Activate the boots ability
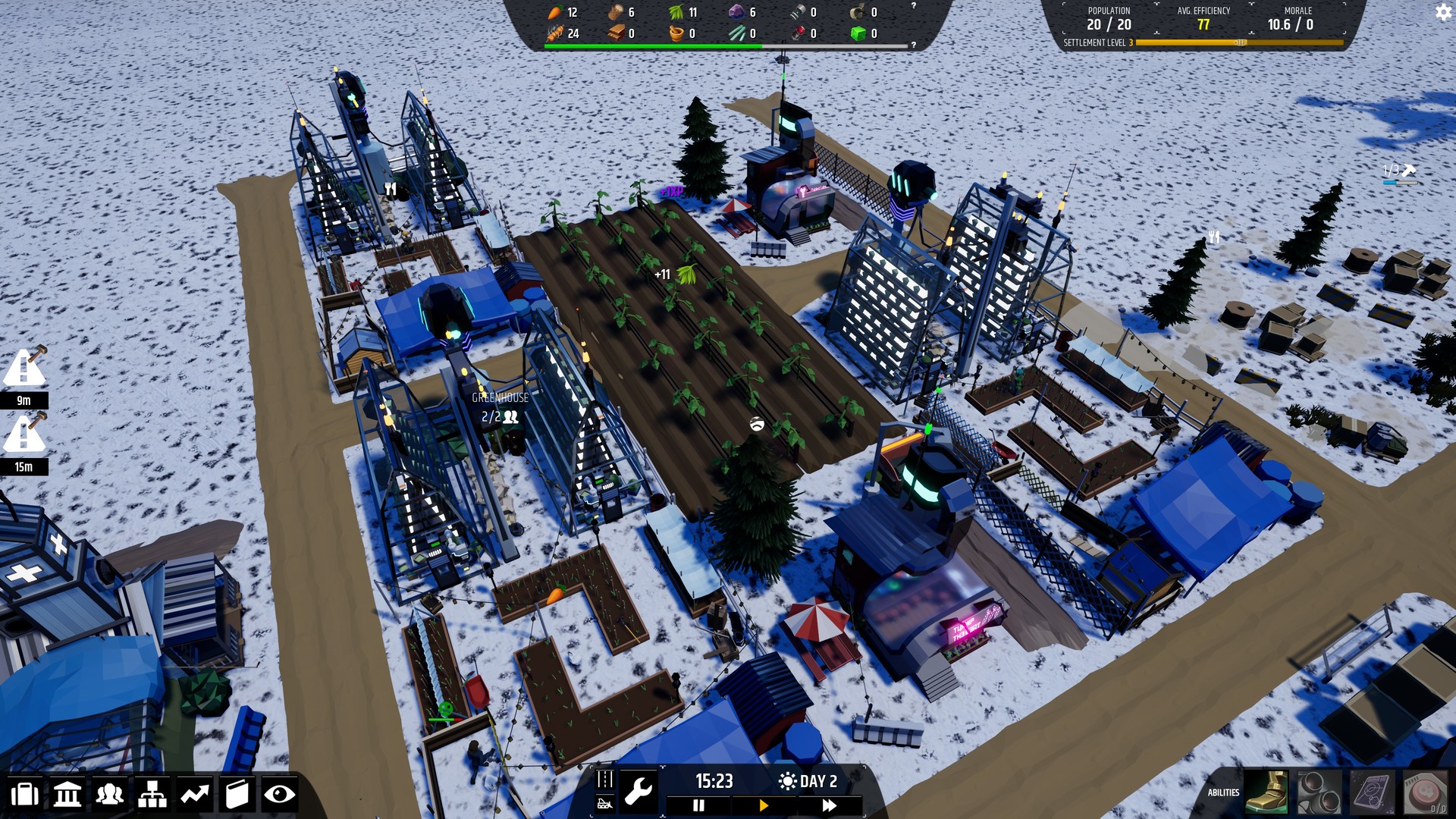 (x=1266, y=792)
